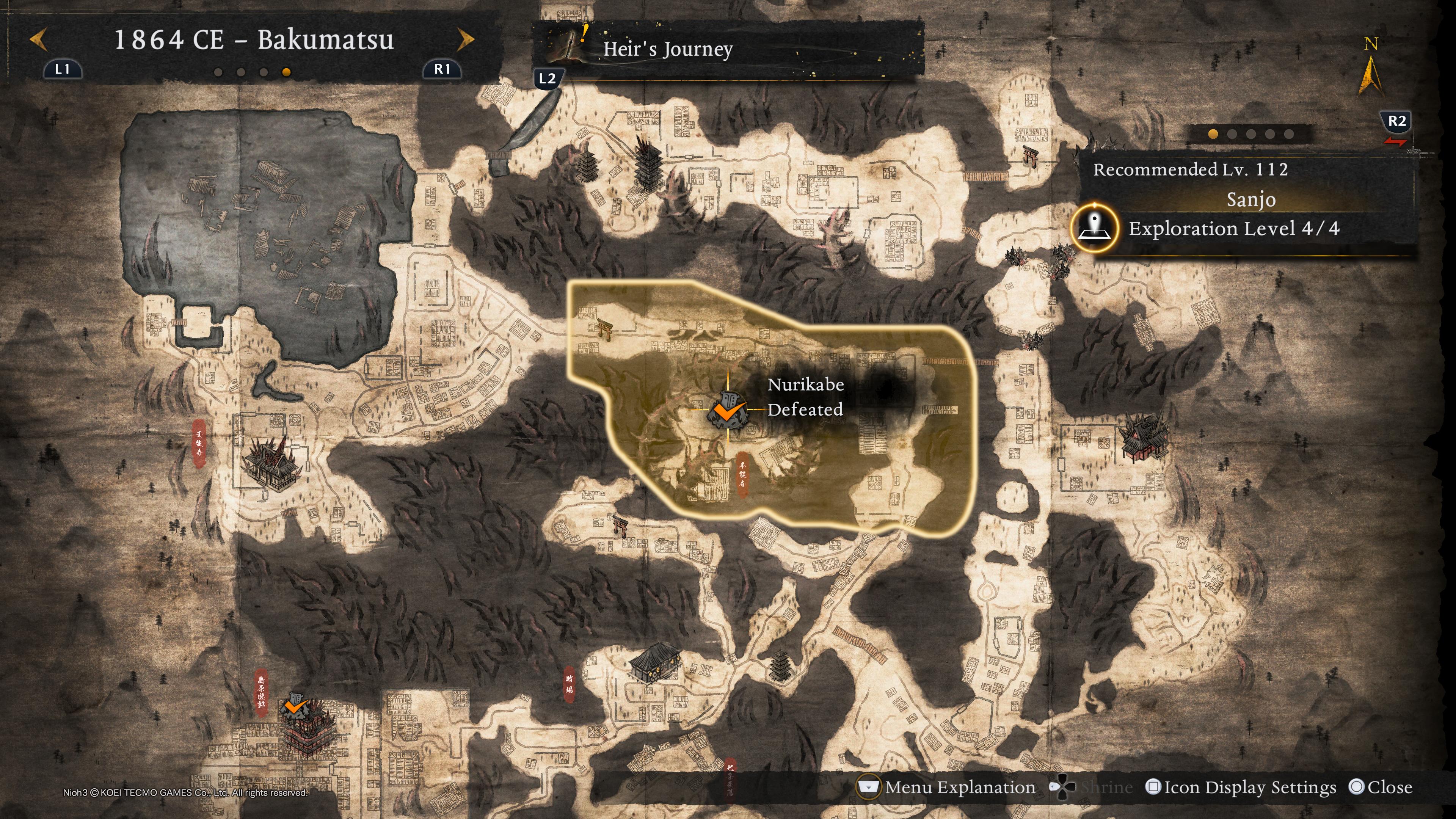Show the Menu Explanation

[947, 788]
